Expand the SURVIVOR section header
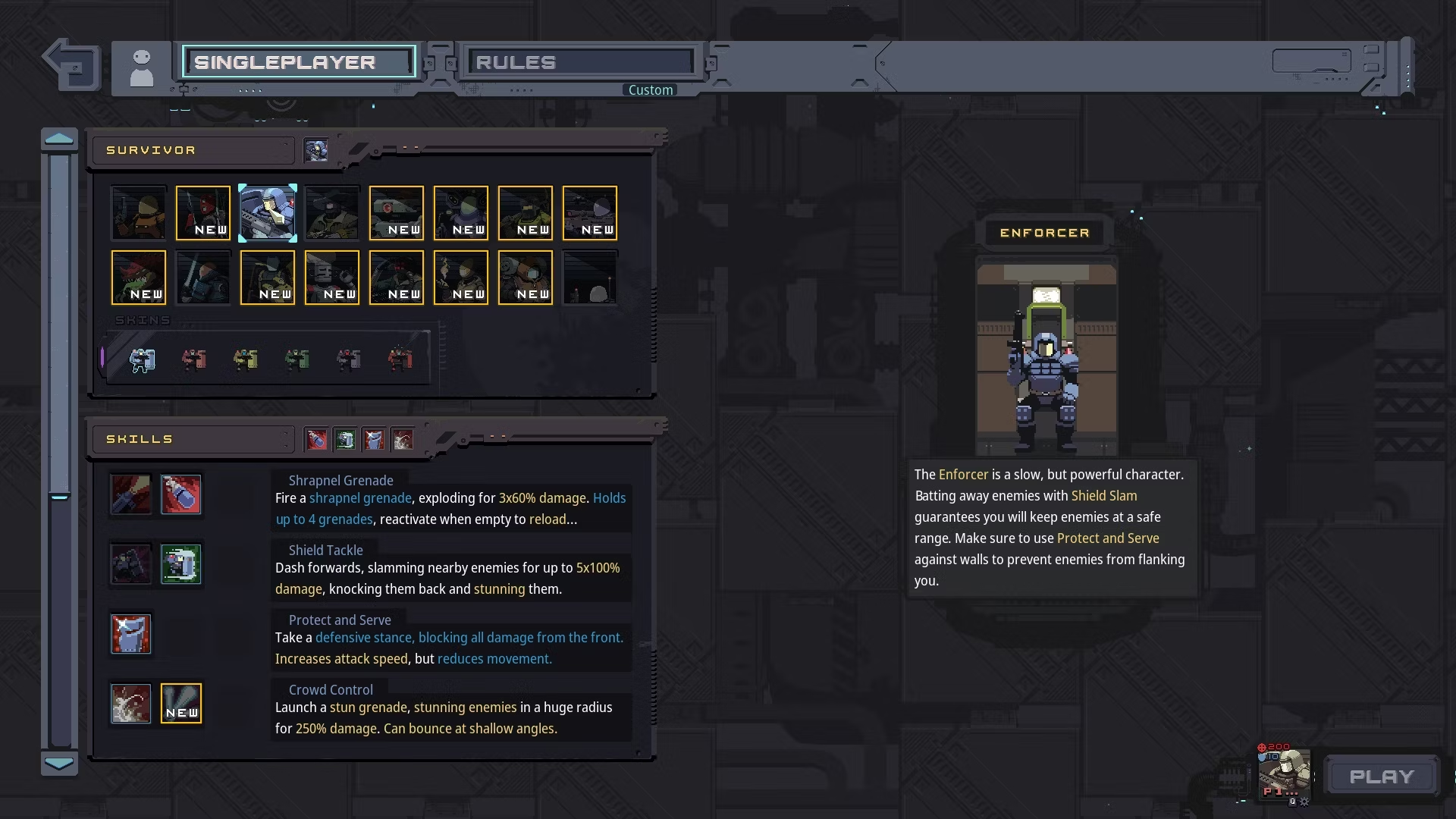 point(193,150)
